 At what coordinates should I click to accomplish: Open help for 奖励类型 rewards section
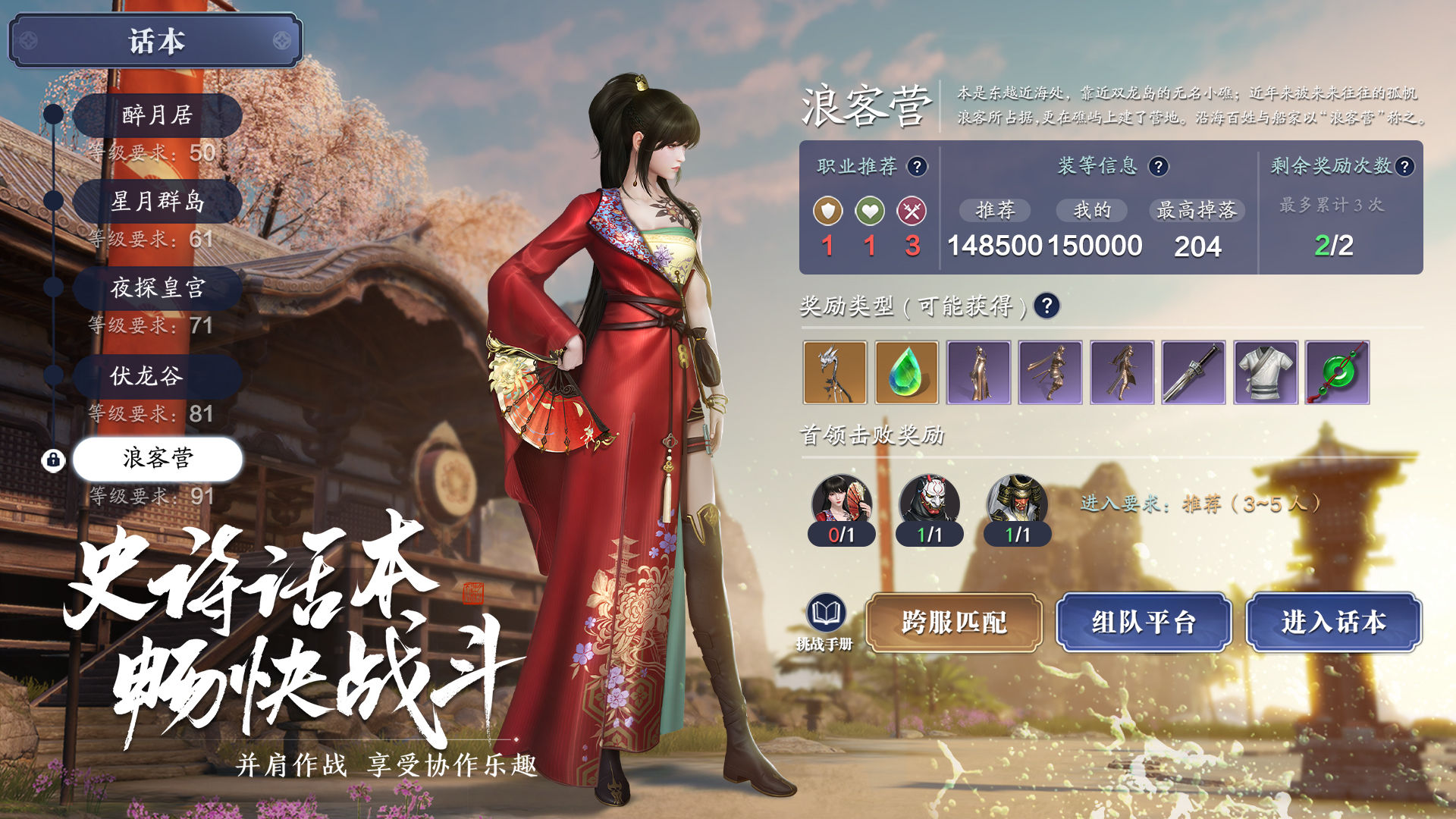point(1045,307)
